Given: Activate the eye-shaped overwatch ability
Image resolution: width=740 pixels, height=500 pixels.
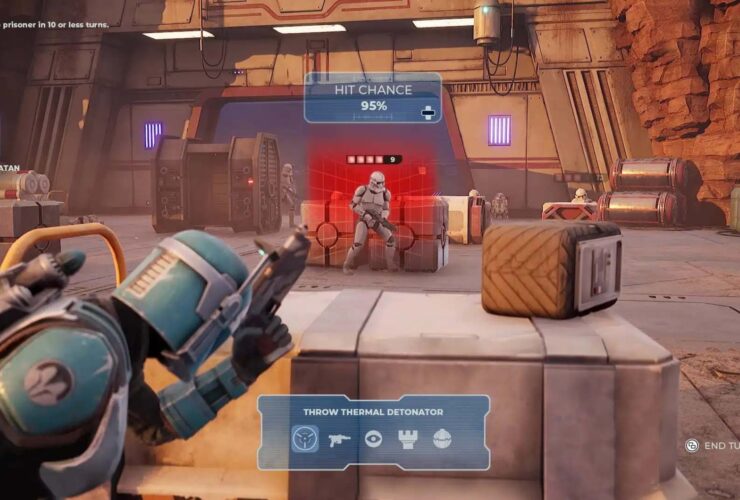Looking at the screenshot, I should tap(373, 439).
